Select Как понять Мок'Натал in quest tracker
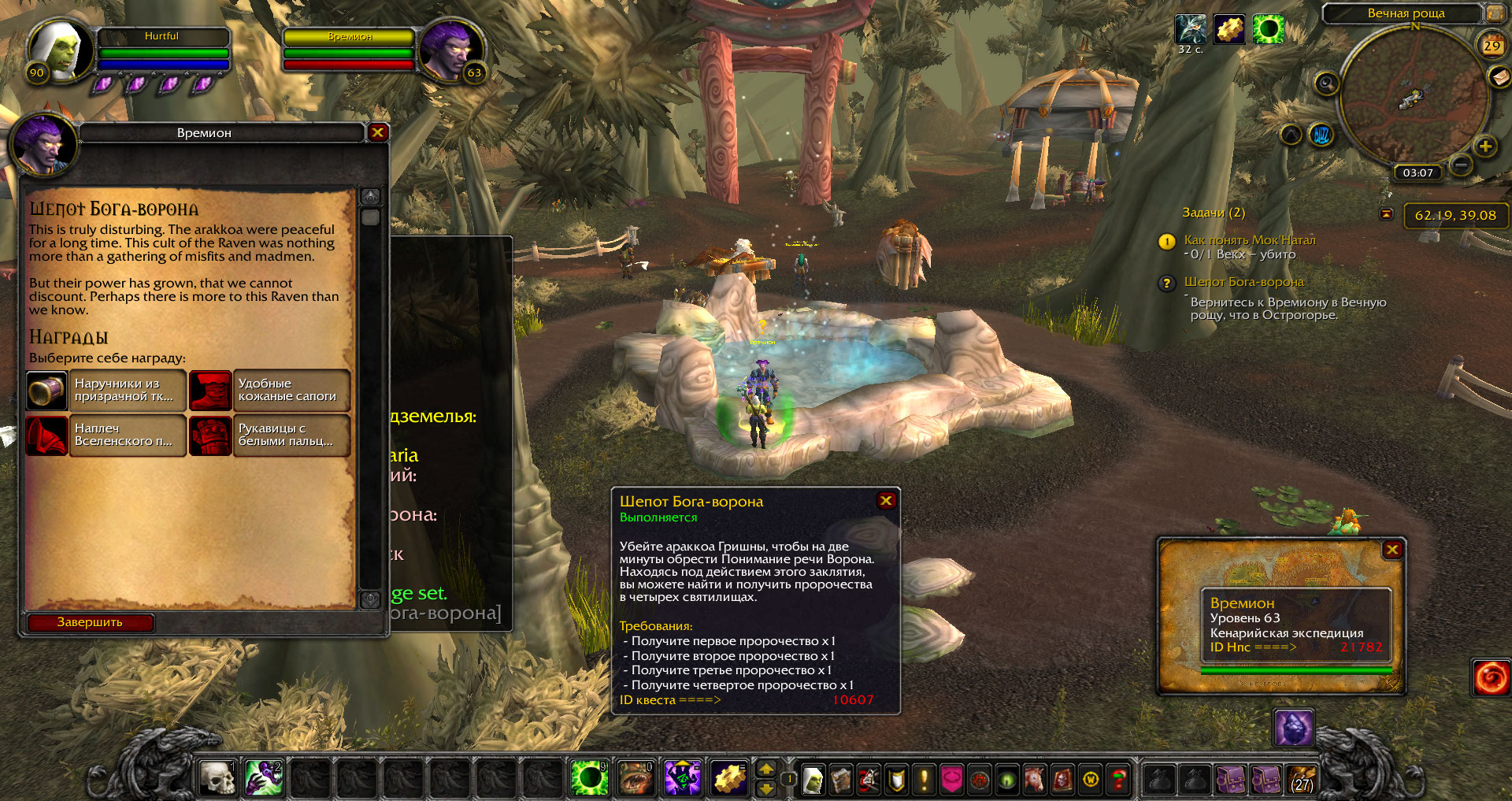Screen dimensions: 1512x801 coord(1249,240)
